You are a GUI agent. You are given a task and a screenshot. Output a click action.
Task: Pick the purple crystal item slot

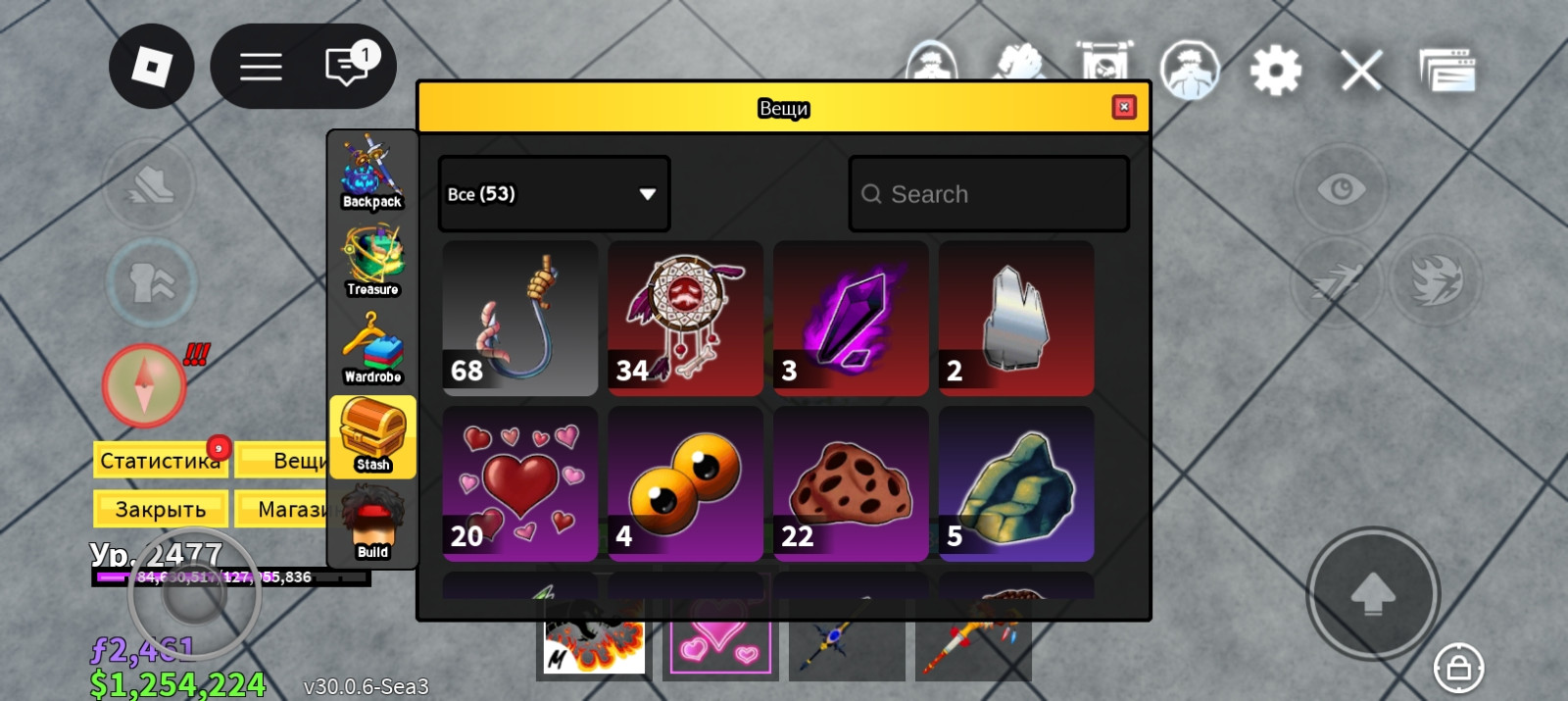pos(851,319)
